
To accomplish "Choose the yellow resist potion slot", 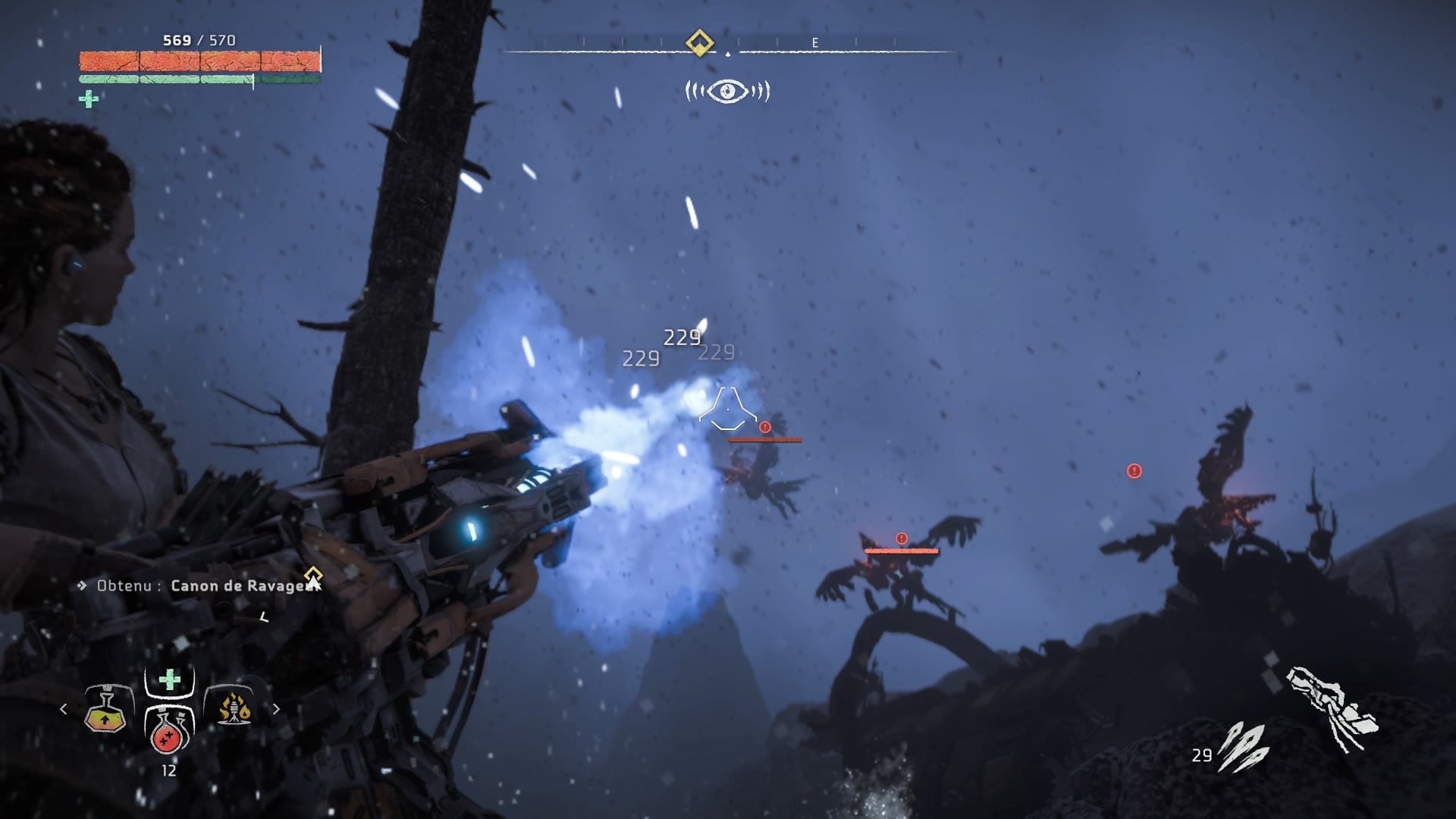I will 105,711.
